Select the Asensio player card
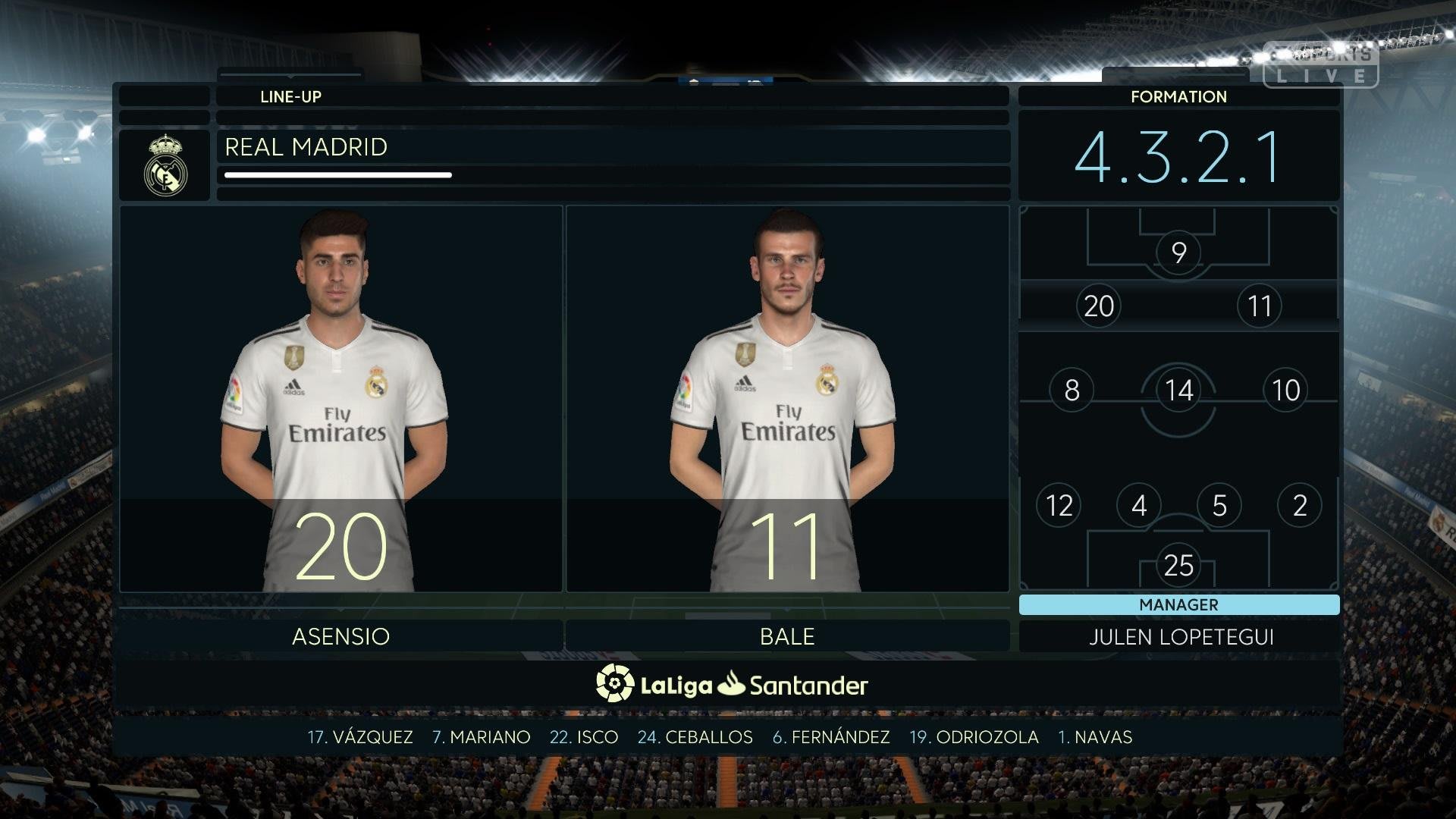The width and height of the screenshot is (1456, 819). tap(340, 399)
